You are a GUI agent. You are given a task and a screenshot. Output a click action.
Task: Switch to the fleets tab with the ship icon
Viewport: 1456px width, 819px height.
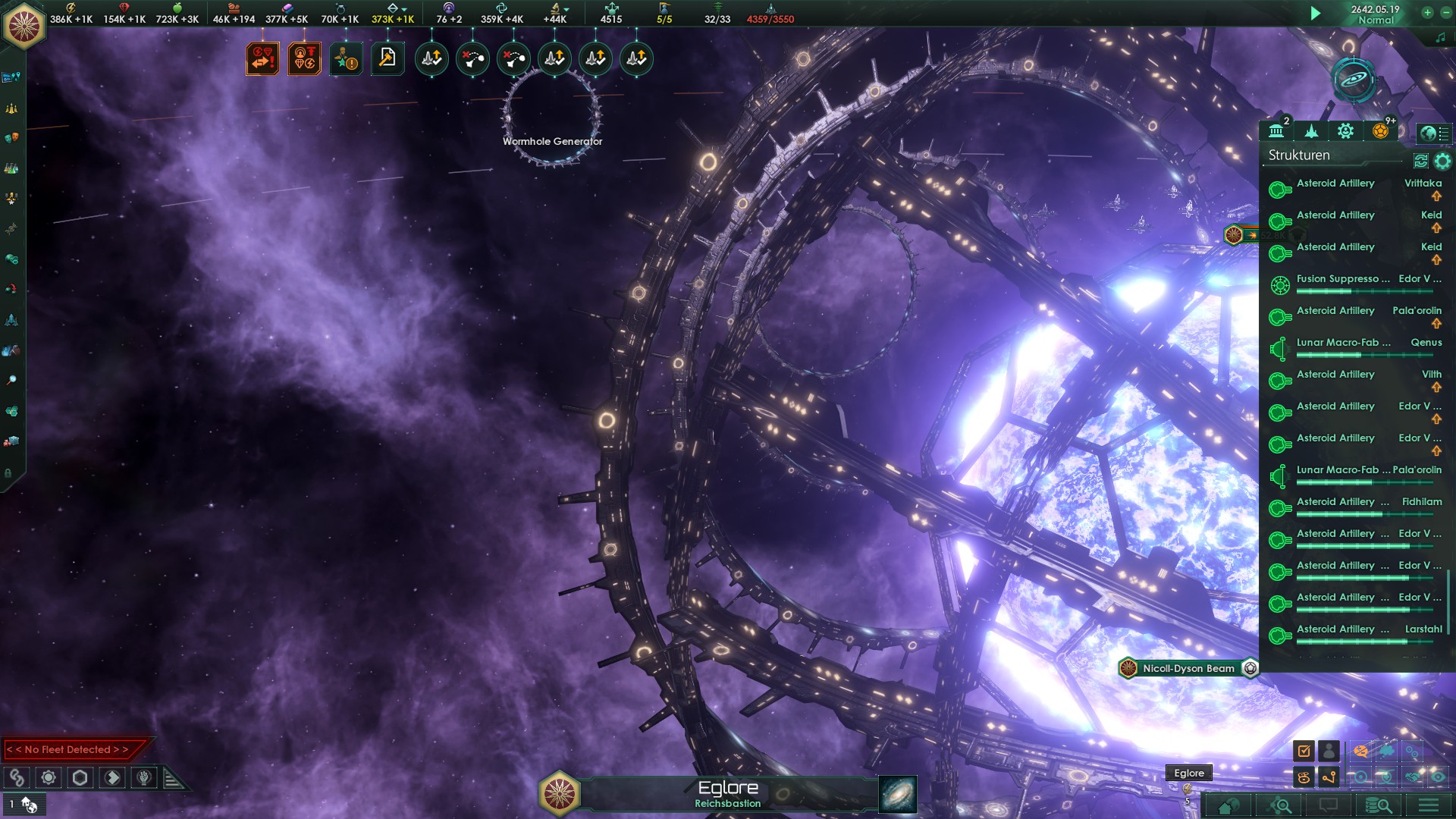pos(1311,131)
